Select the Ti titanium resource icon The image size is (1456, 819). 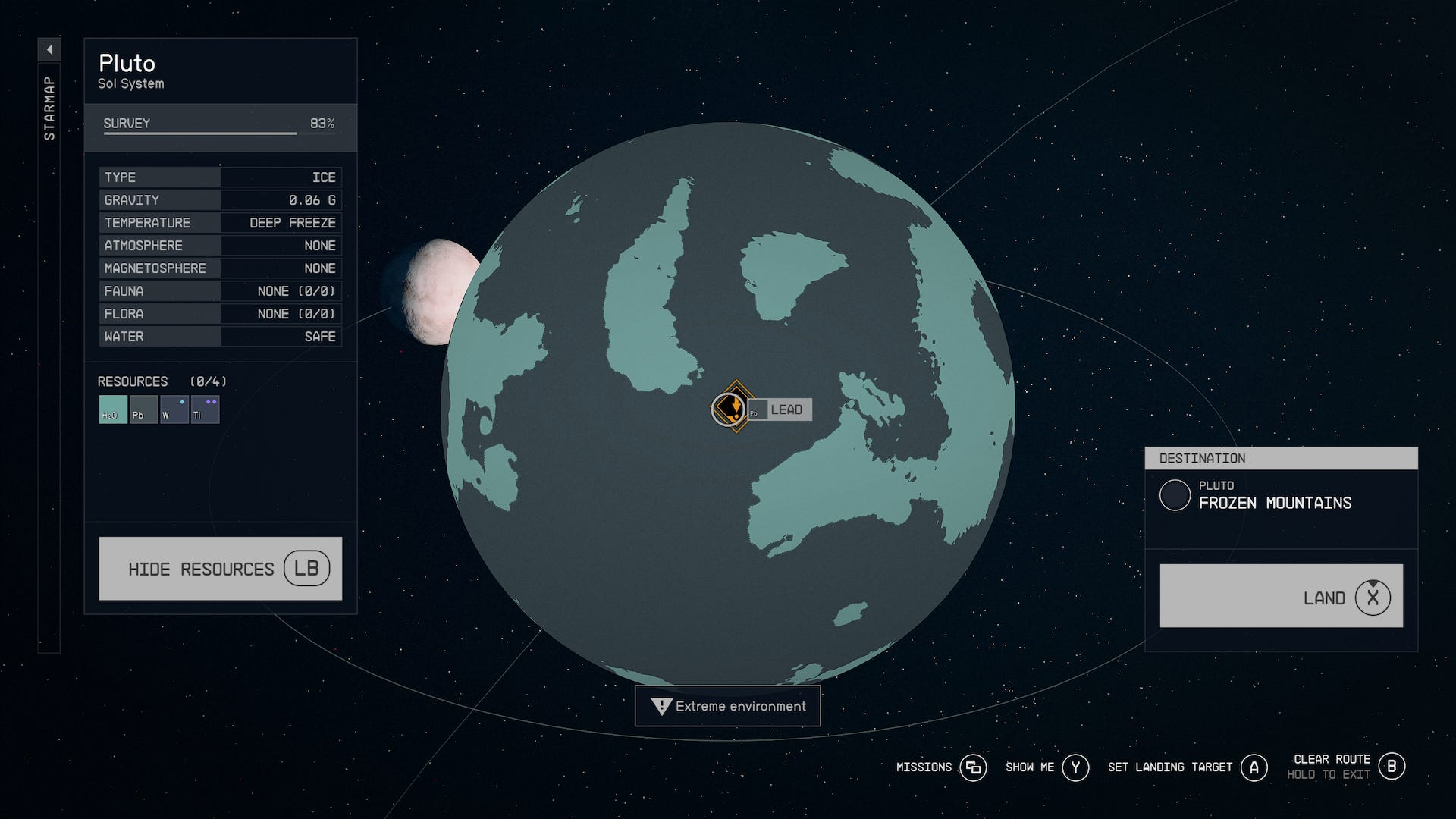(205, 409)
